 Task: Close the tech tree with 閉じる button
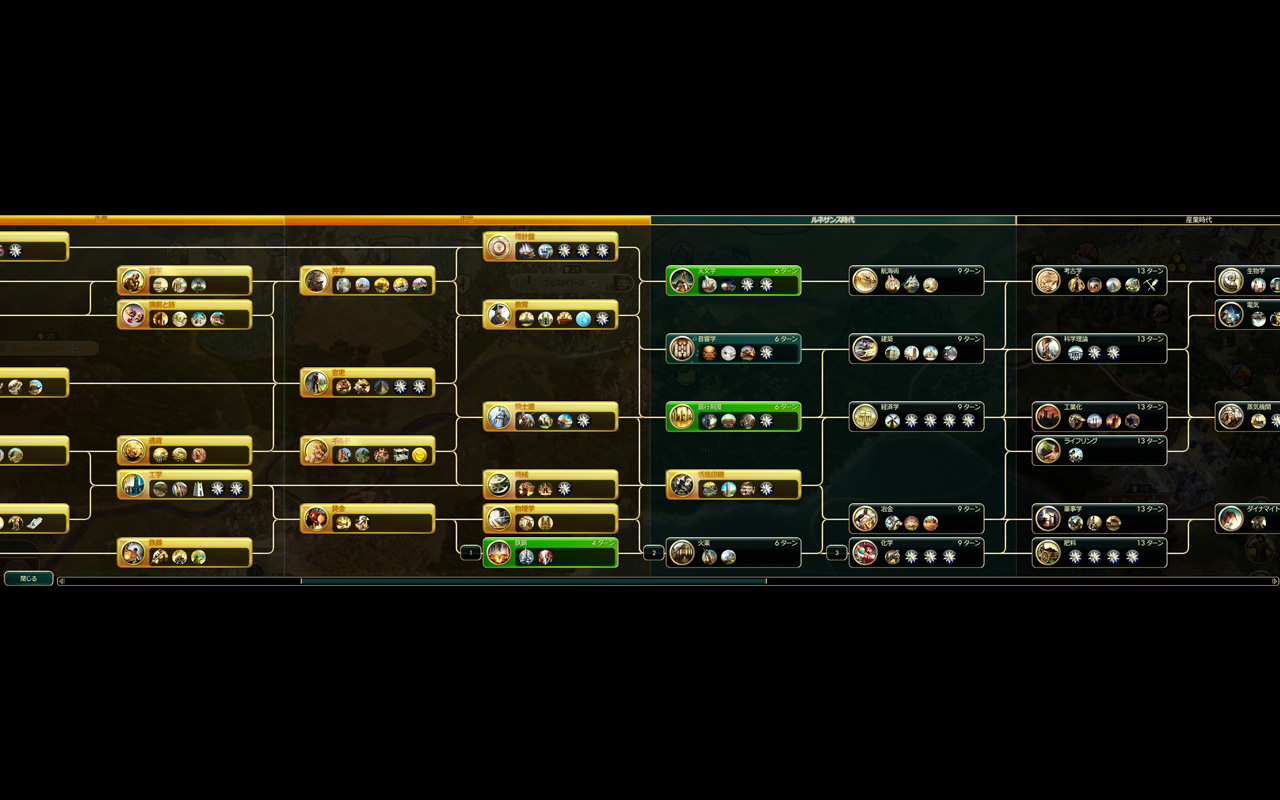(x=28, y=578)
